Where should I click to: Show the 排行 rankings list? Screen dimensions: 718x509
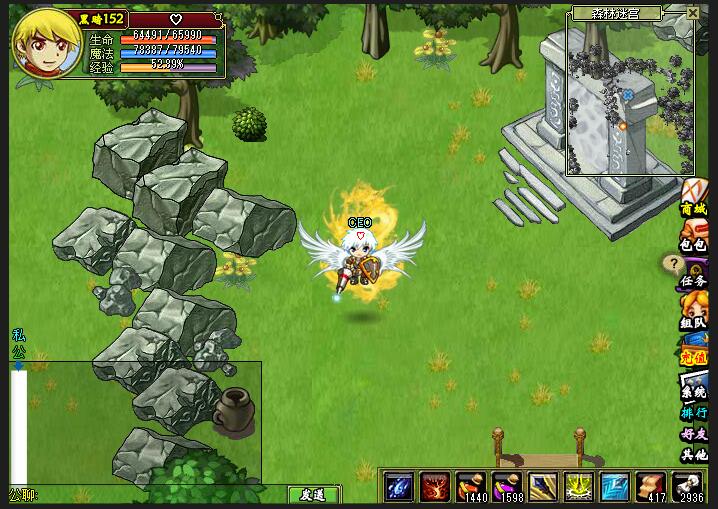[694, 413]
